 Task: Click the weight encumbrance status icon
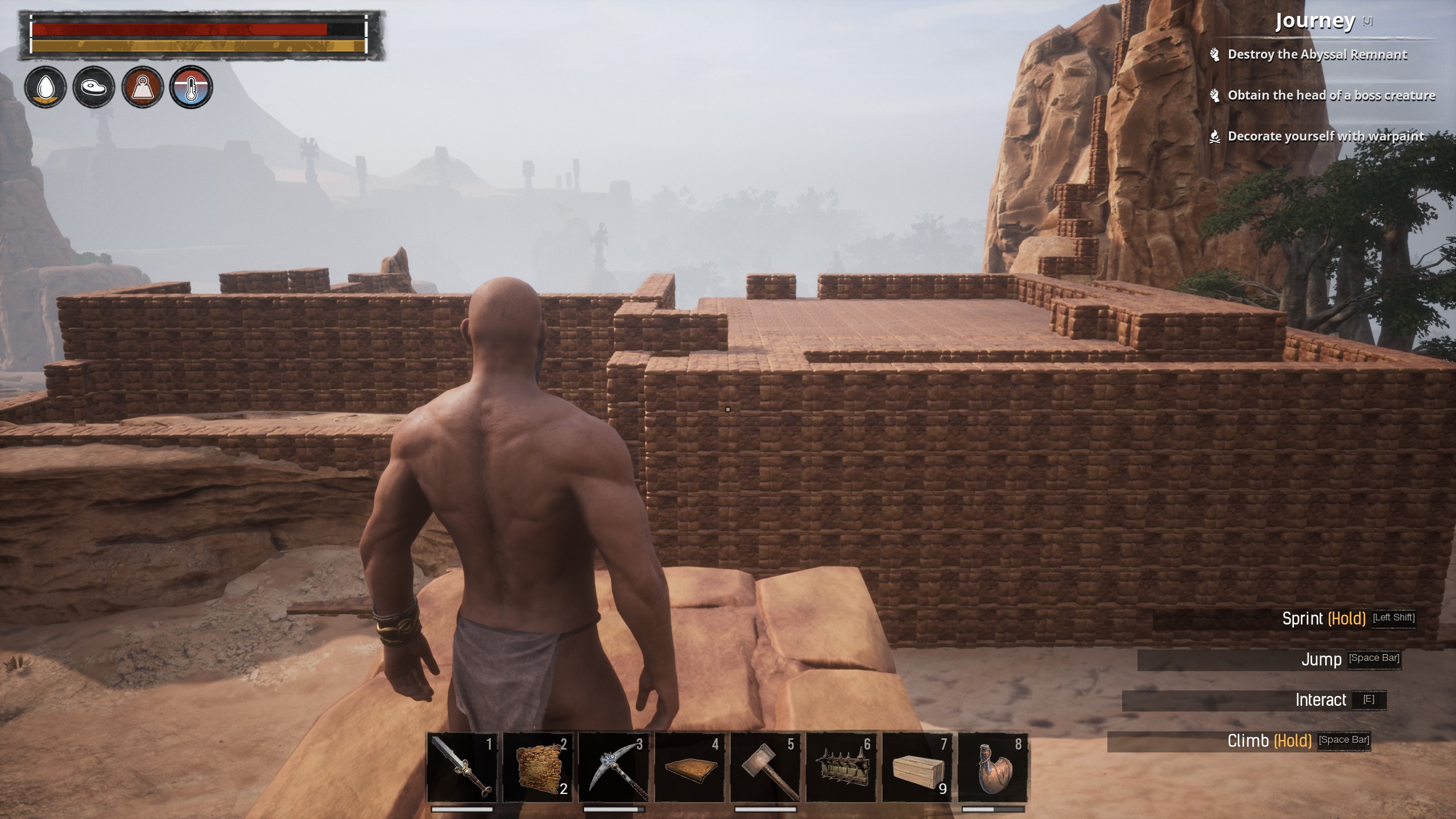143,87
